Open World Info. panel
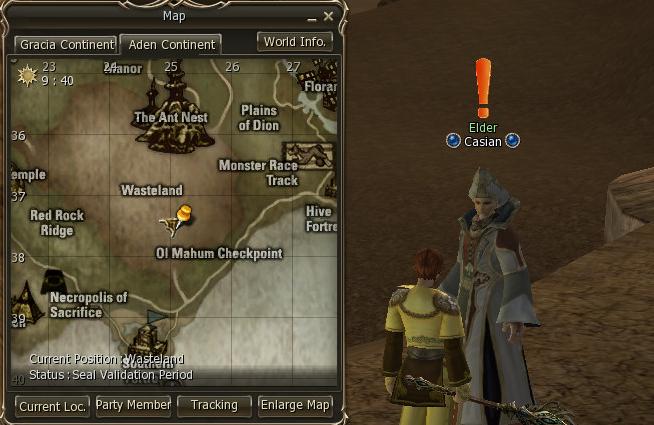This screenshot has height=425, width=654. 295,42
